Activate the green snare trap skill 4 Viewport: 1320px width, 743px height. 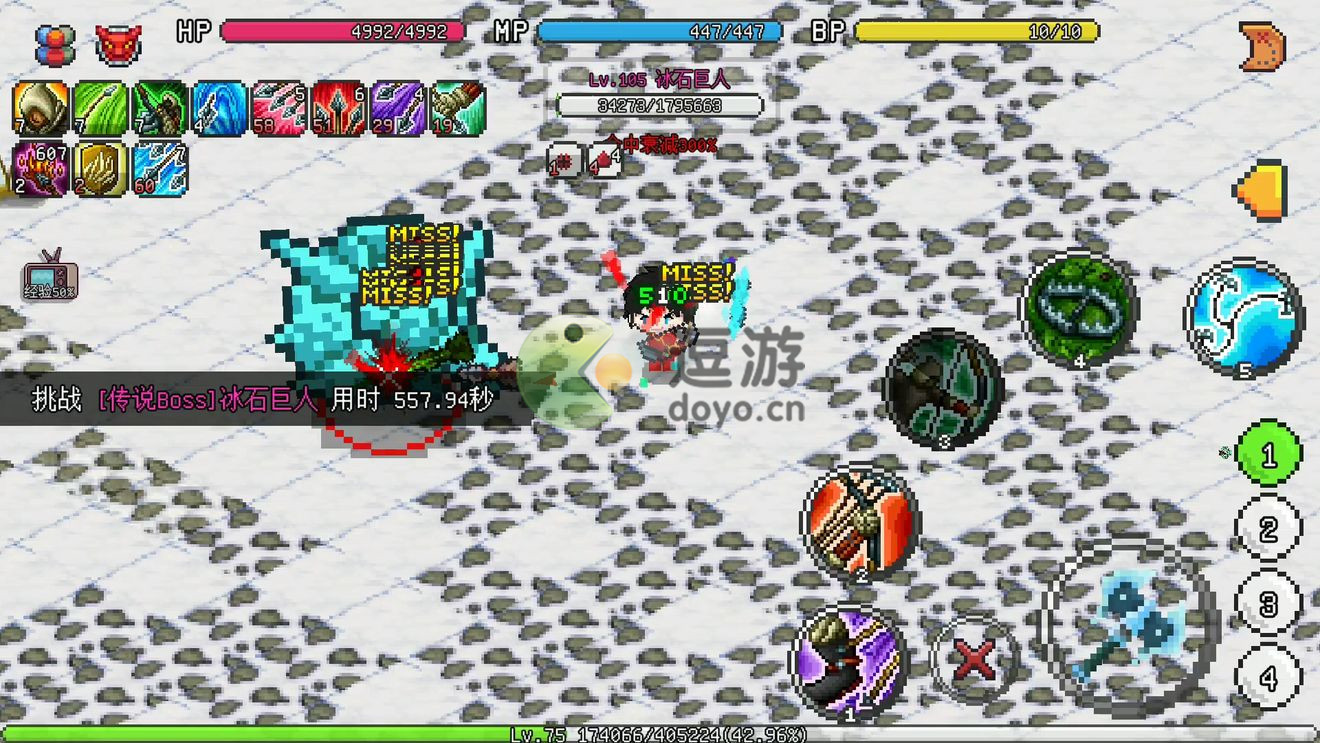[1078, 307]
